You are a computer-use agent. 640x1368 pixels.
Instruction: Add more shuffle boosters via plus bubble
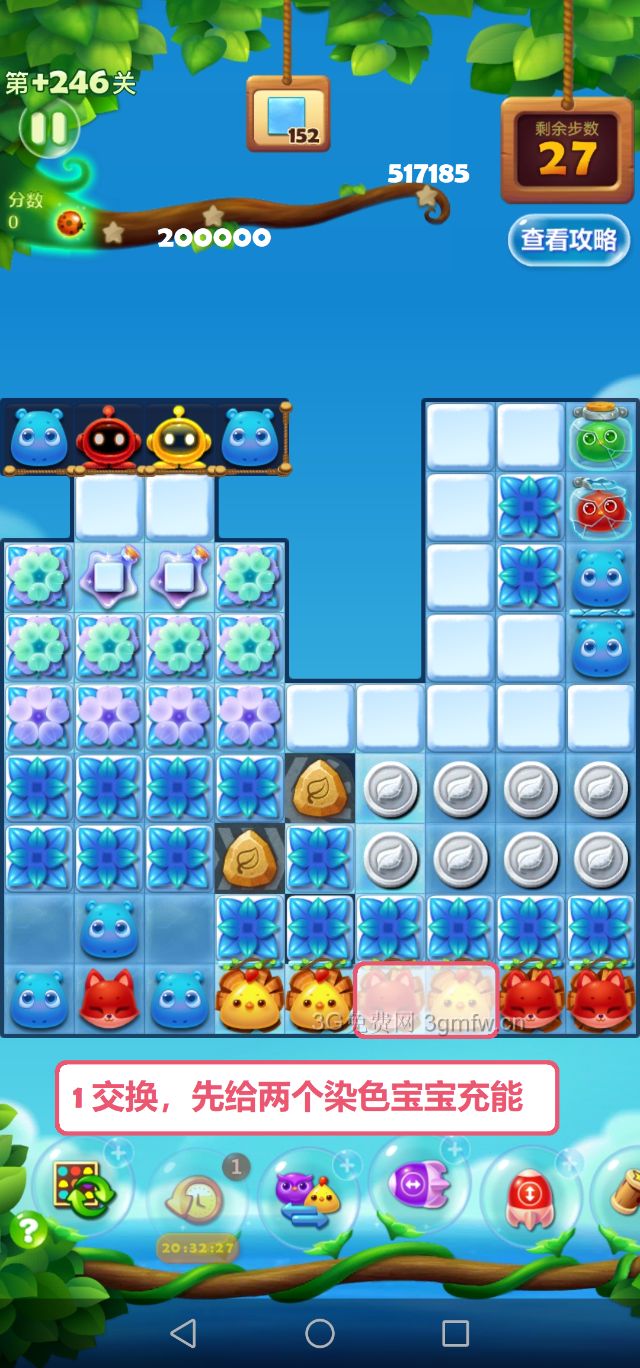pyautogui.click(x=119, y=1153)
